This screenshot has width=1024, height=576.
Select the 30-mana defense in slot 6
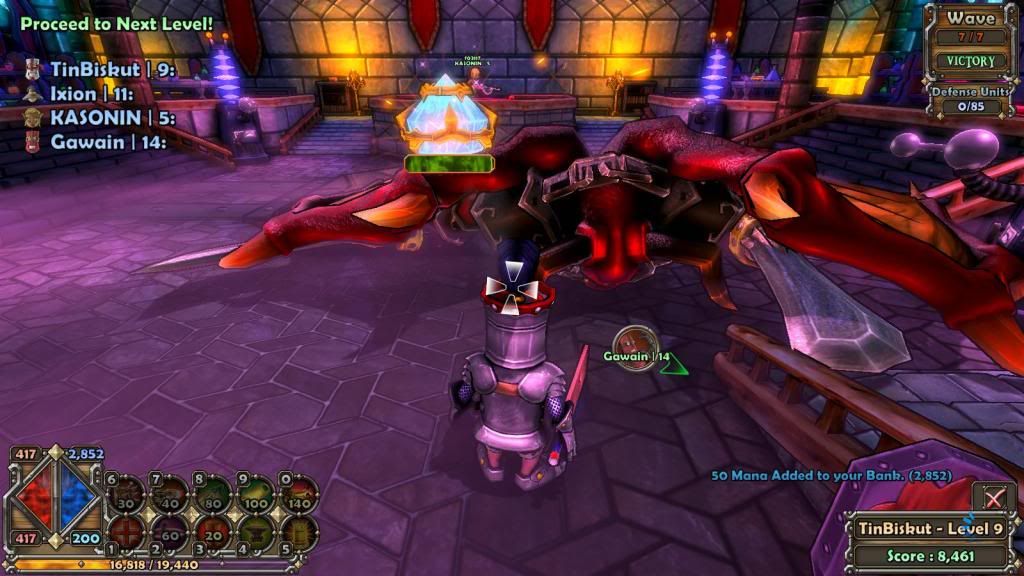(x=126, y=495)
